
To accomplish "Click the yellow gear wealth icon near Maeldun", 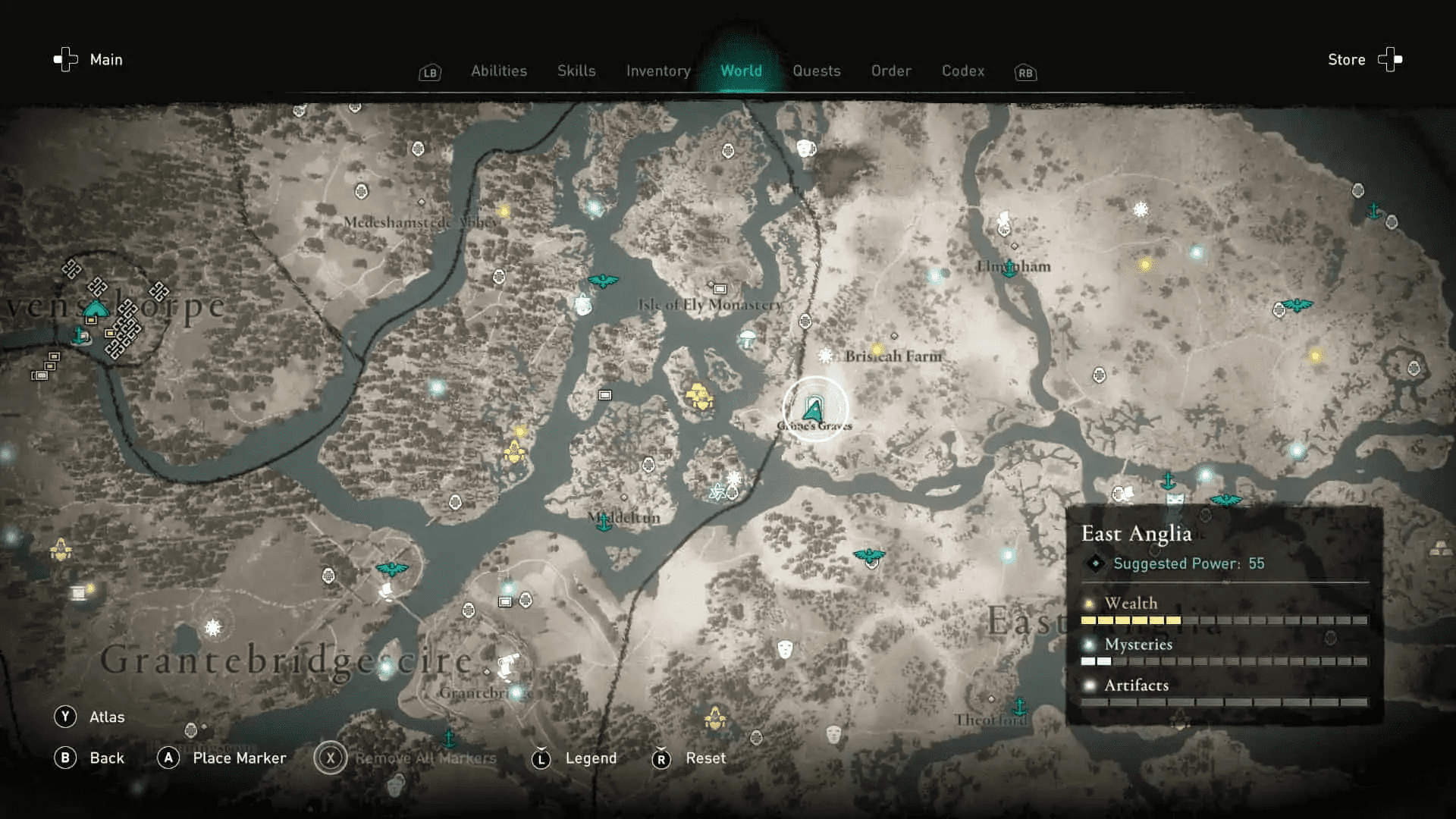I will (699, 394).
